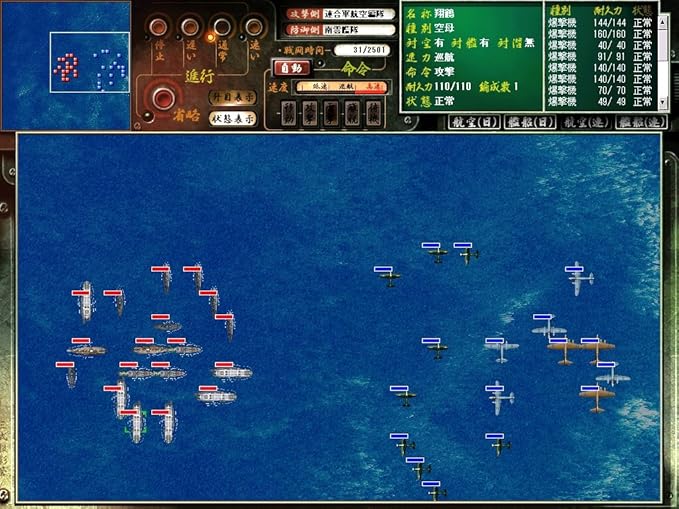
Task: Switch to the 艦艇(日) tab
Action: 528,122
